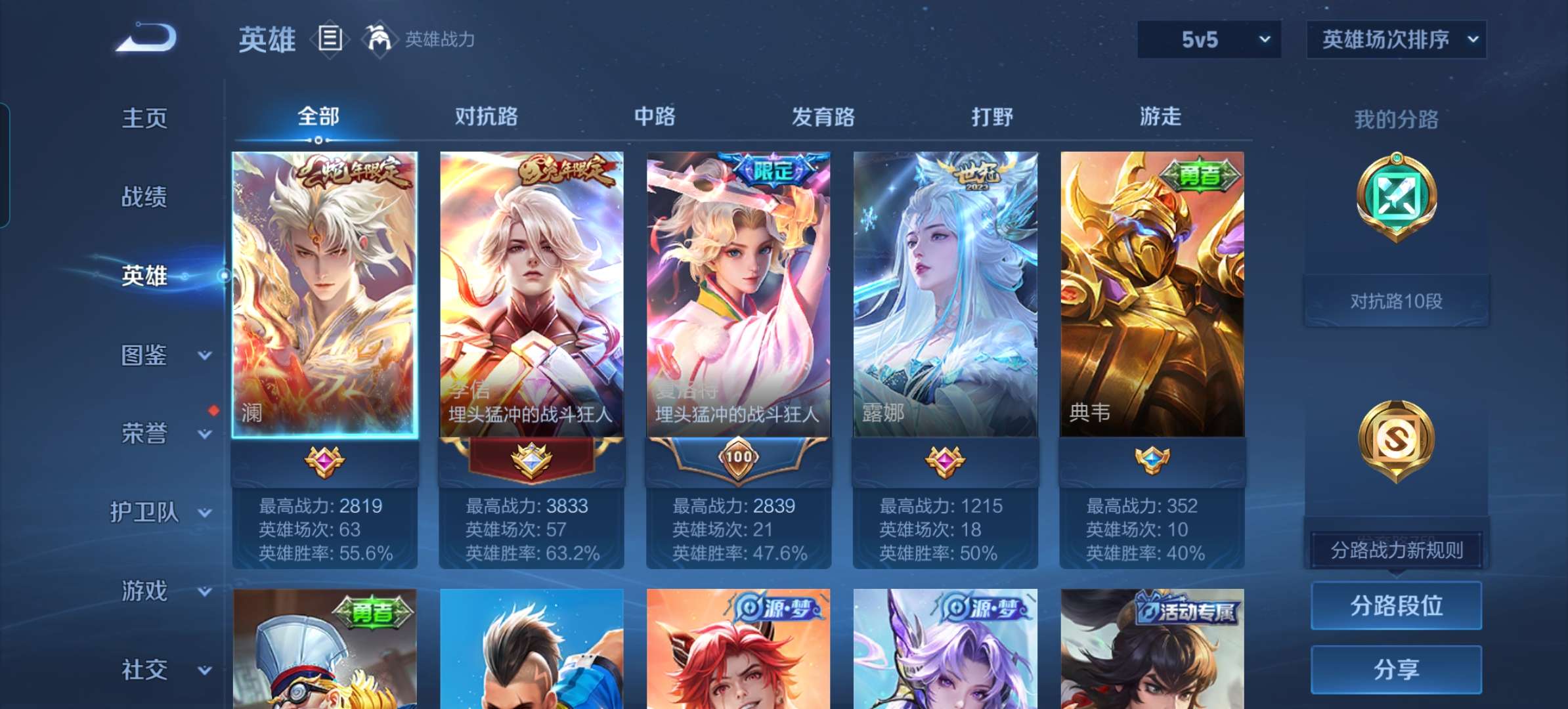Viewport: 1568px width, 709px height.
Task: Click the 分享 button
Action: [1396, 668]
